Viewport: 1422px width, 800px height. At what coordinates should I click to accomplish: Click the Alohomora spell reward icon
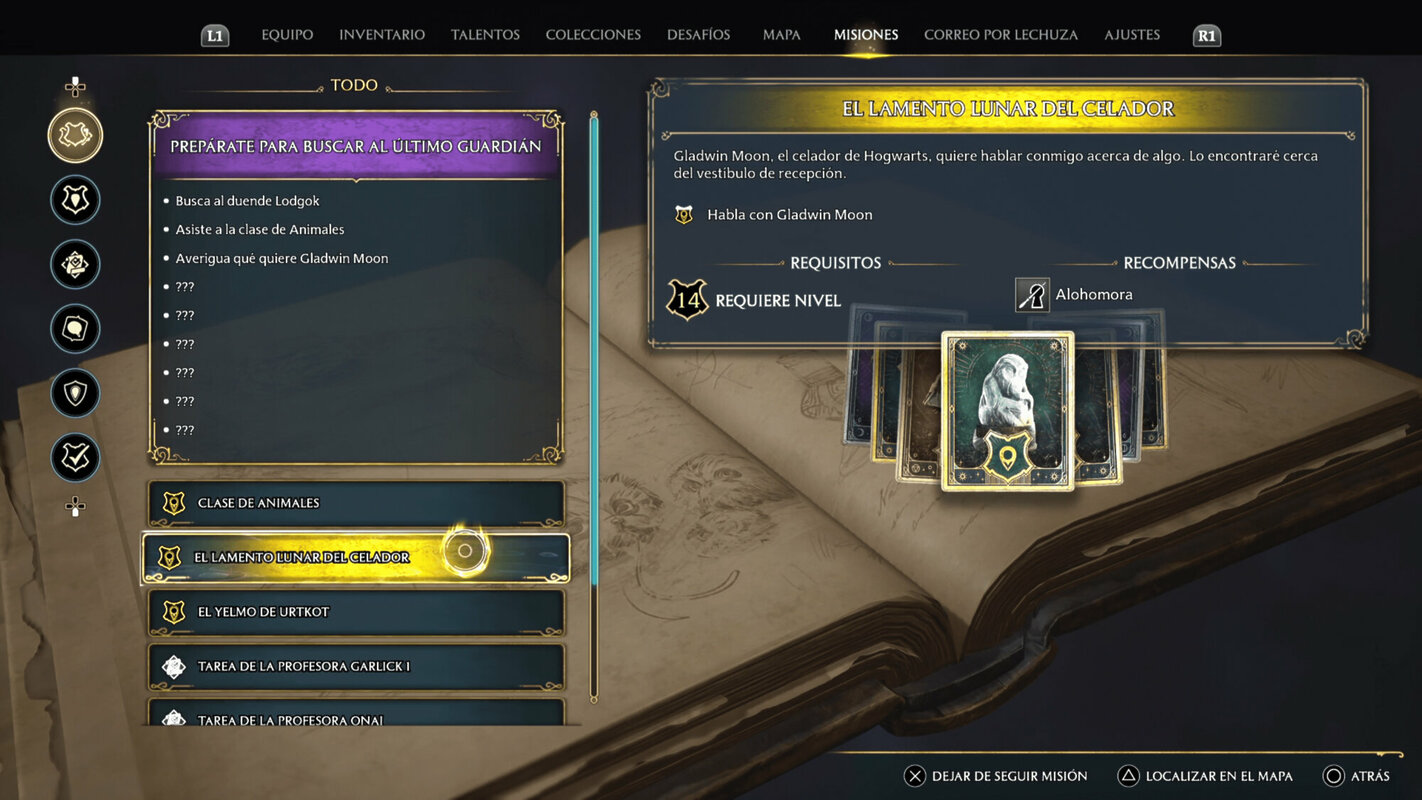pos(1031,294)
